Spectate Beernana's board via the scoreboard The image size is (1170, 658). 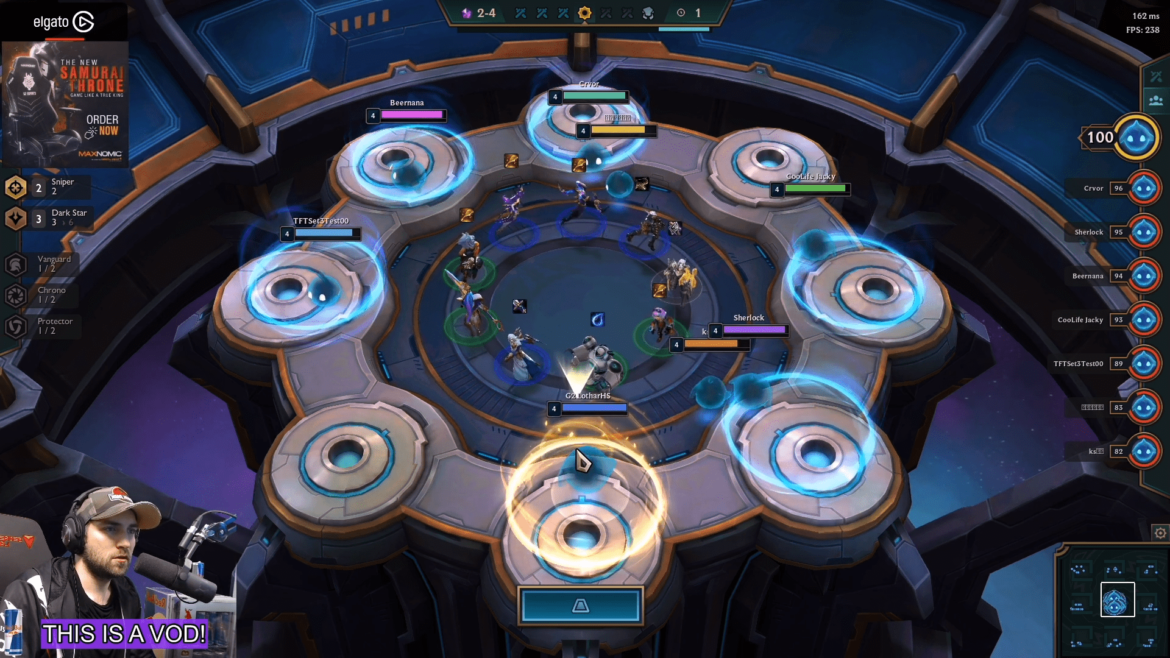[1143, 275]
